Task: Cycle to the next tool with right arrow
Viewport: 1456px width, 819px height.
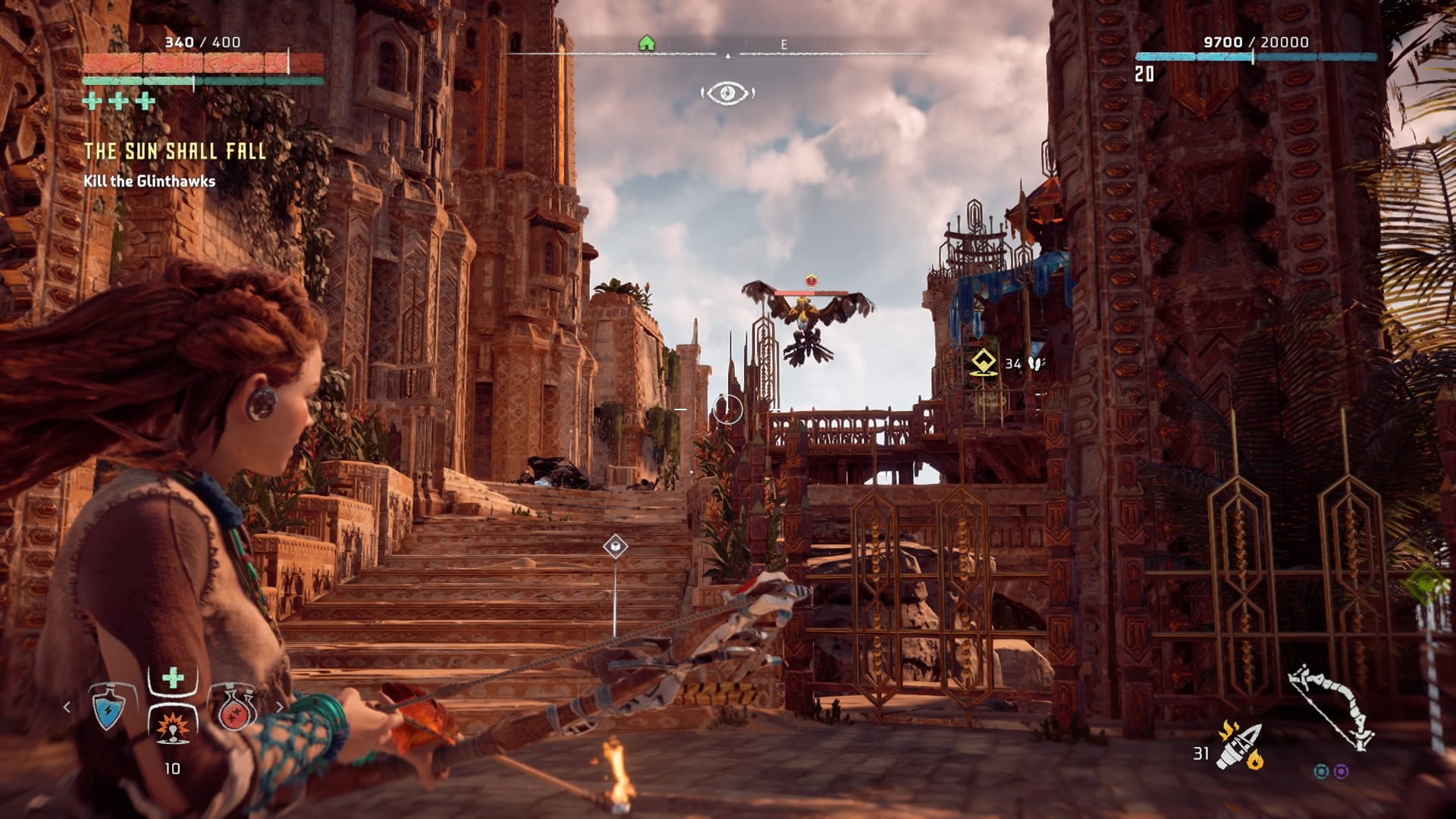Action: (x=280, y=707)
